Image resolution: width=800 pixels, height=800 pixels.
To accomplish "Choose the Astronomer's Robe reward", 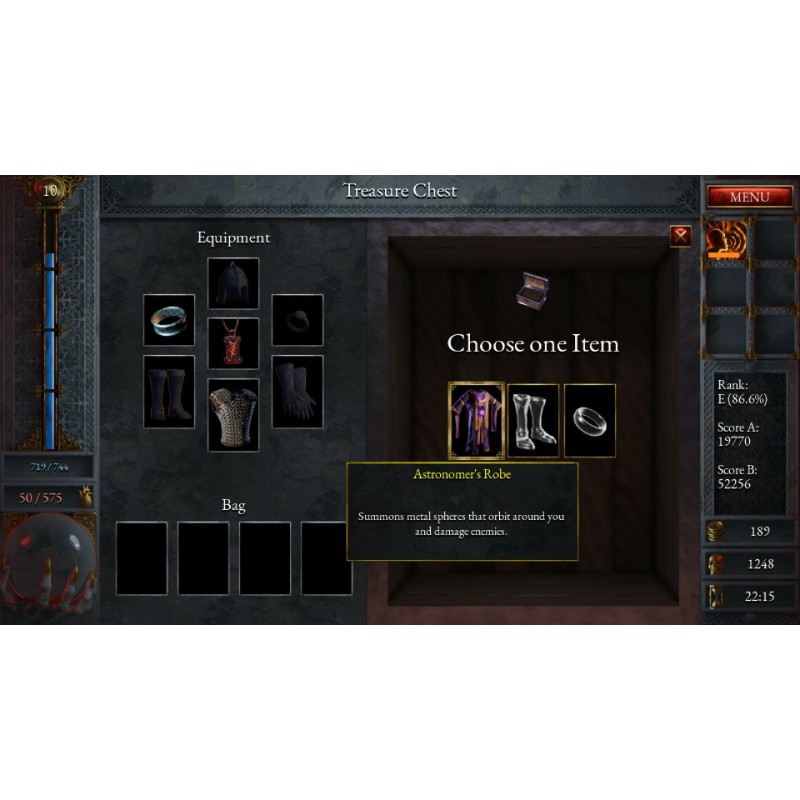I will [x=476, y=420].
